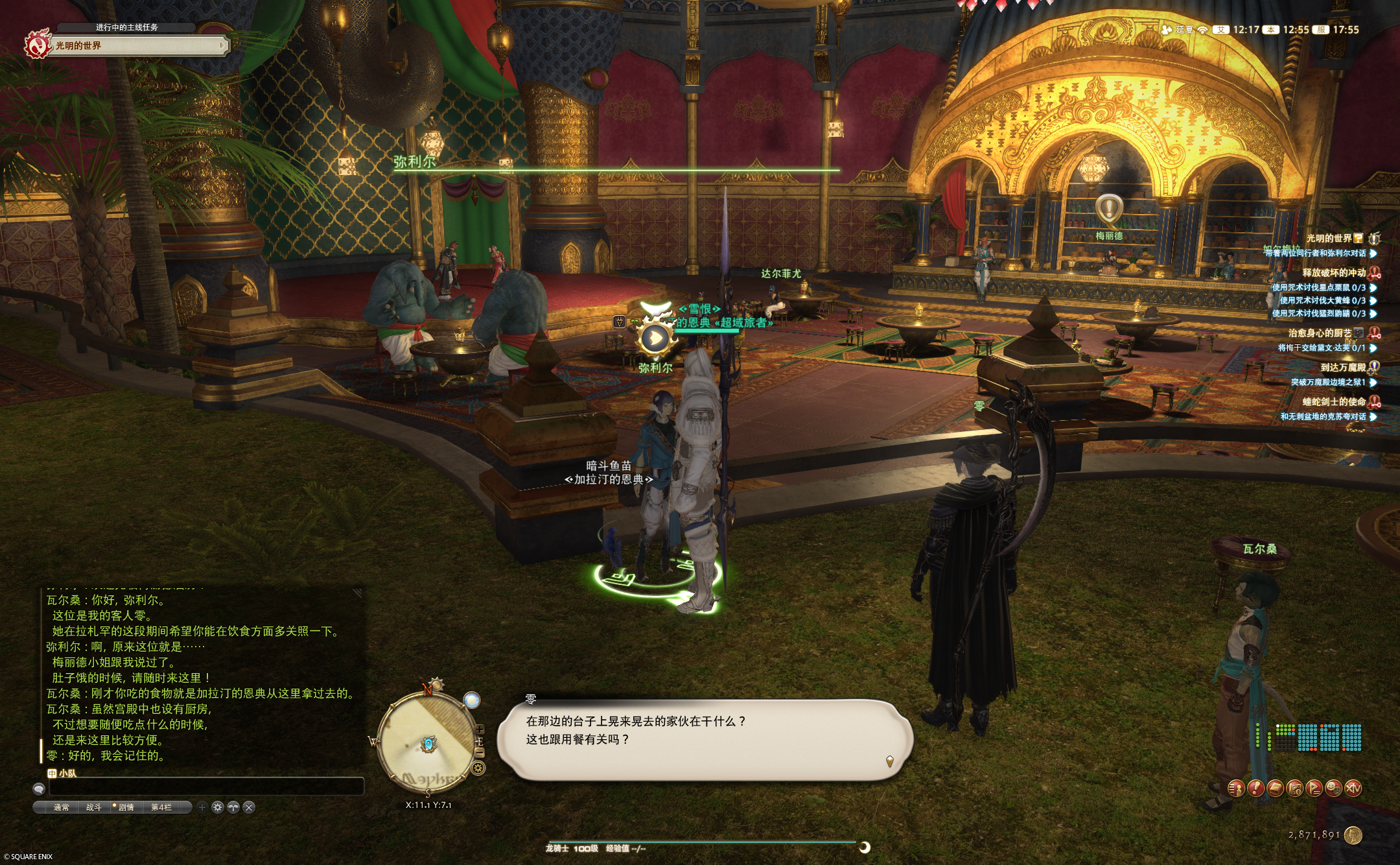Select 治愈身心的厨艺 quest in the duty list

(x=1320, y=333)
